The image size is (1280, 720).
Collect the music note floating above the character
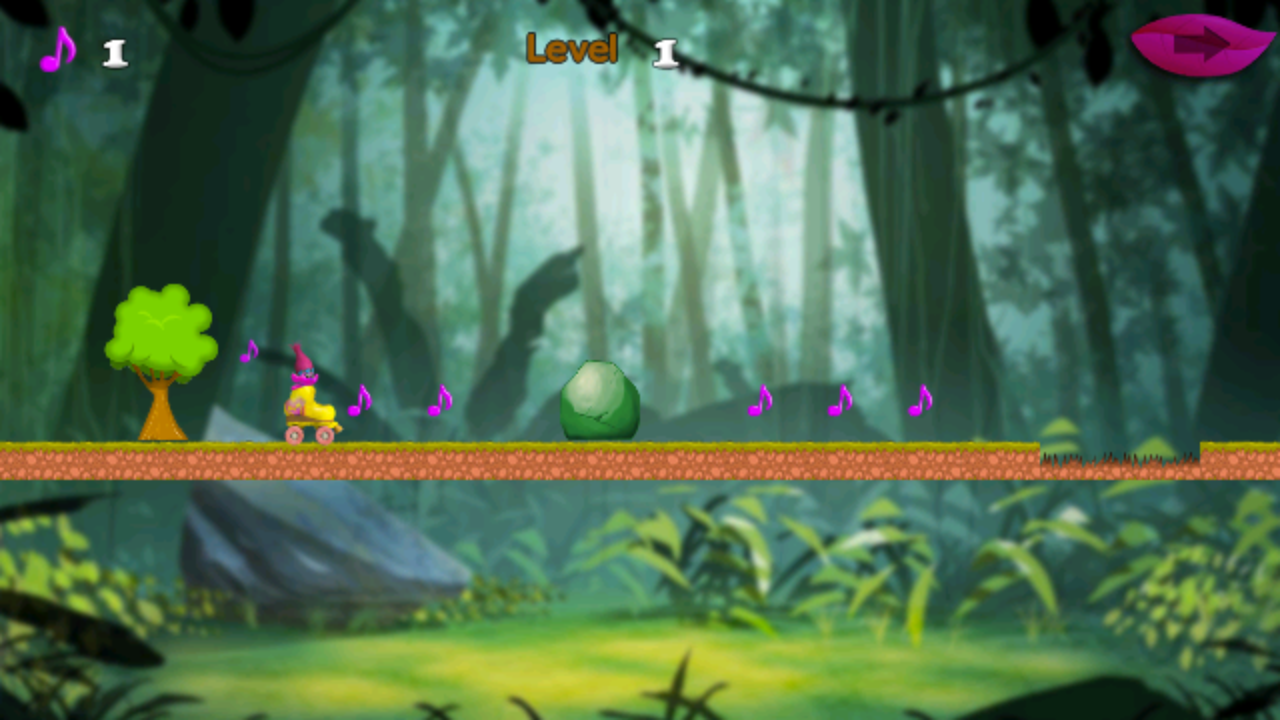[248, 353]
